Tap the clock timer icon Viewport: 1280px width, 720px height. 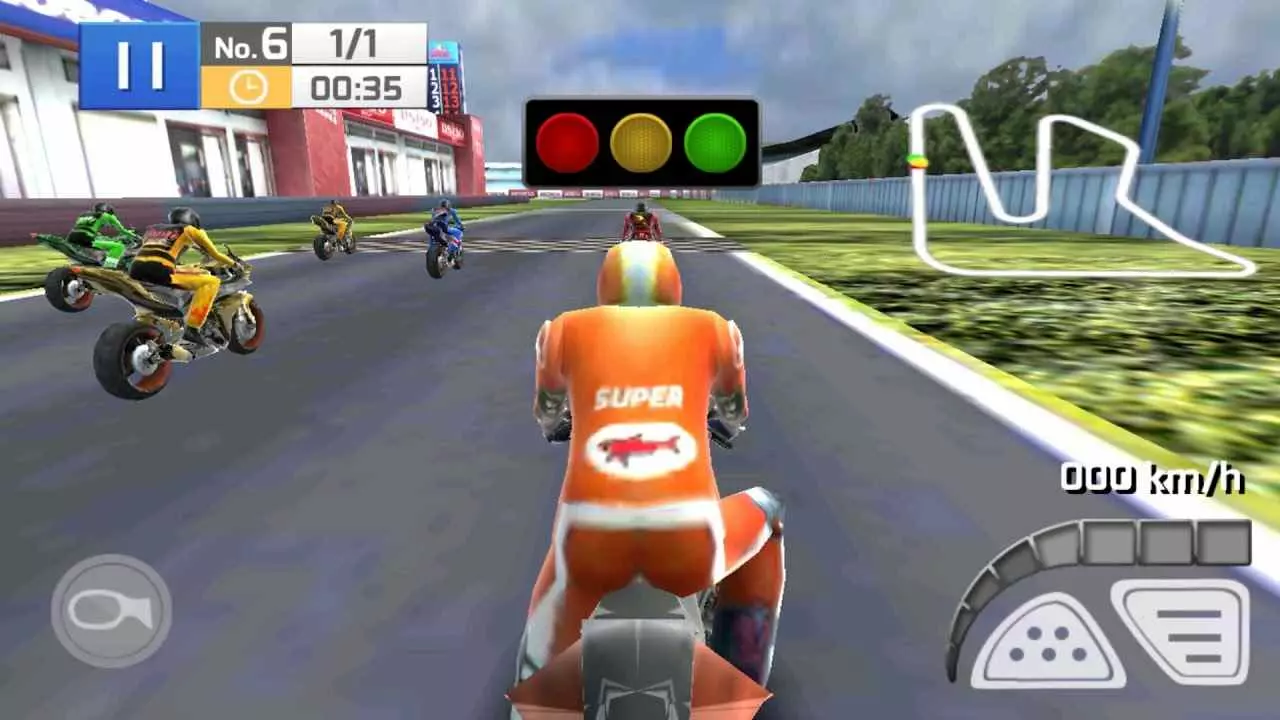[246, 88]
